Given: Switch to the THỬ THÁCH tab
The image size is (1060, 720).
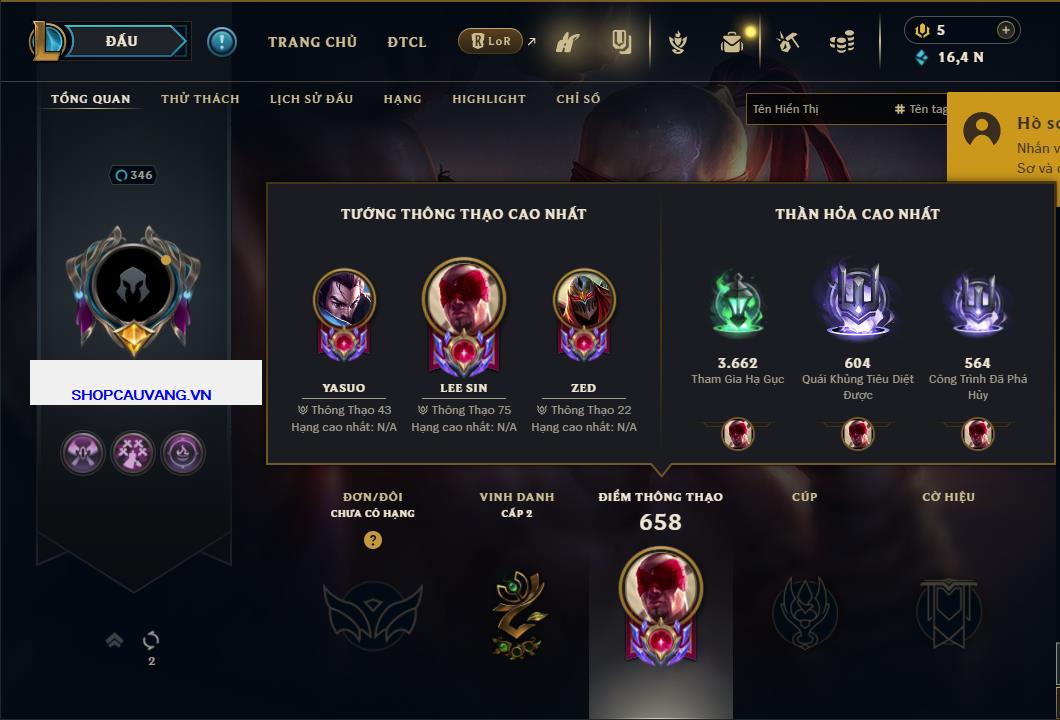Looking at the screenshot, I should point(200,99).
